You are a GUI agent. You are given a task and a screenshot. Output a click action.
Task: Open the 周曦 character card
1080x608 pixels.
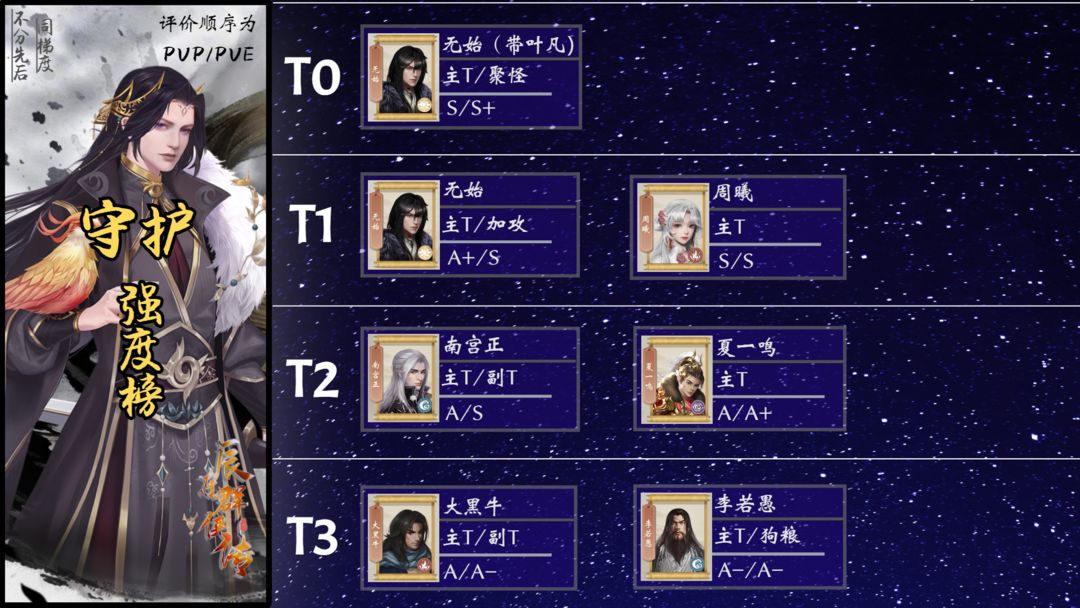pyautogui.click(x=739, y=227)
